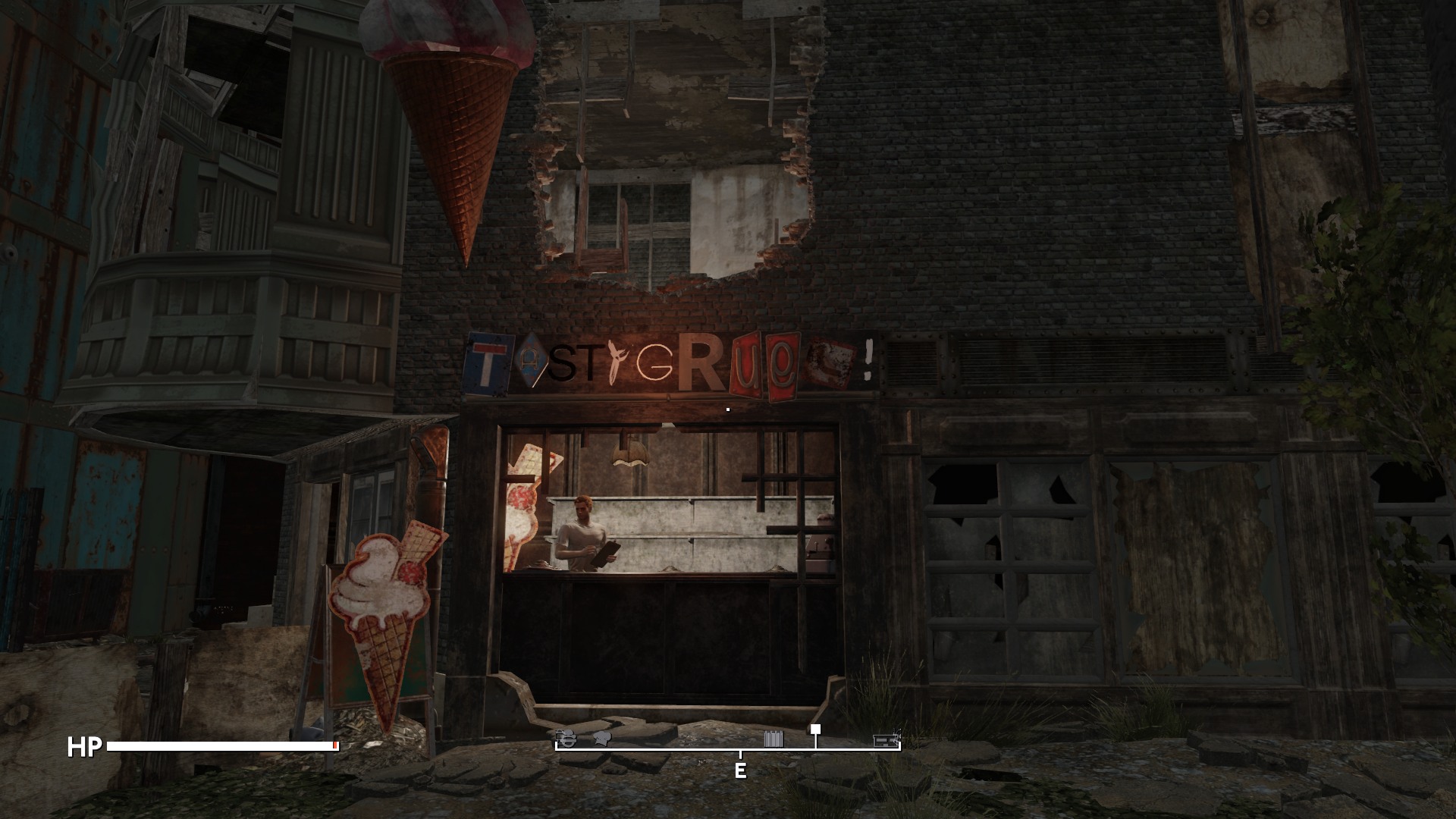The image size is (1456, 819).
Task: Select the chef hat compass marker
Action: [x=603, y=738]
